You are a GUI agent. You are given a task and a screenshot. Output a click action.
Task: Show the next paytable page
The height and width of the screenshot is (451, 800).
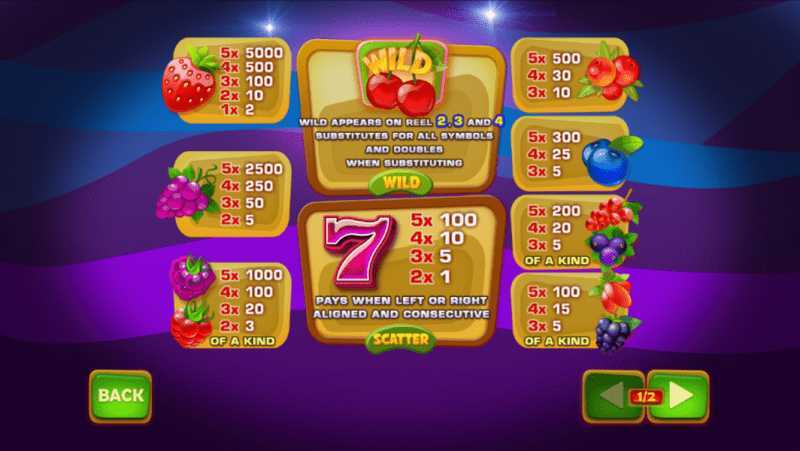click(x=681, y=396)
